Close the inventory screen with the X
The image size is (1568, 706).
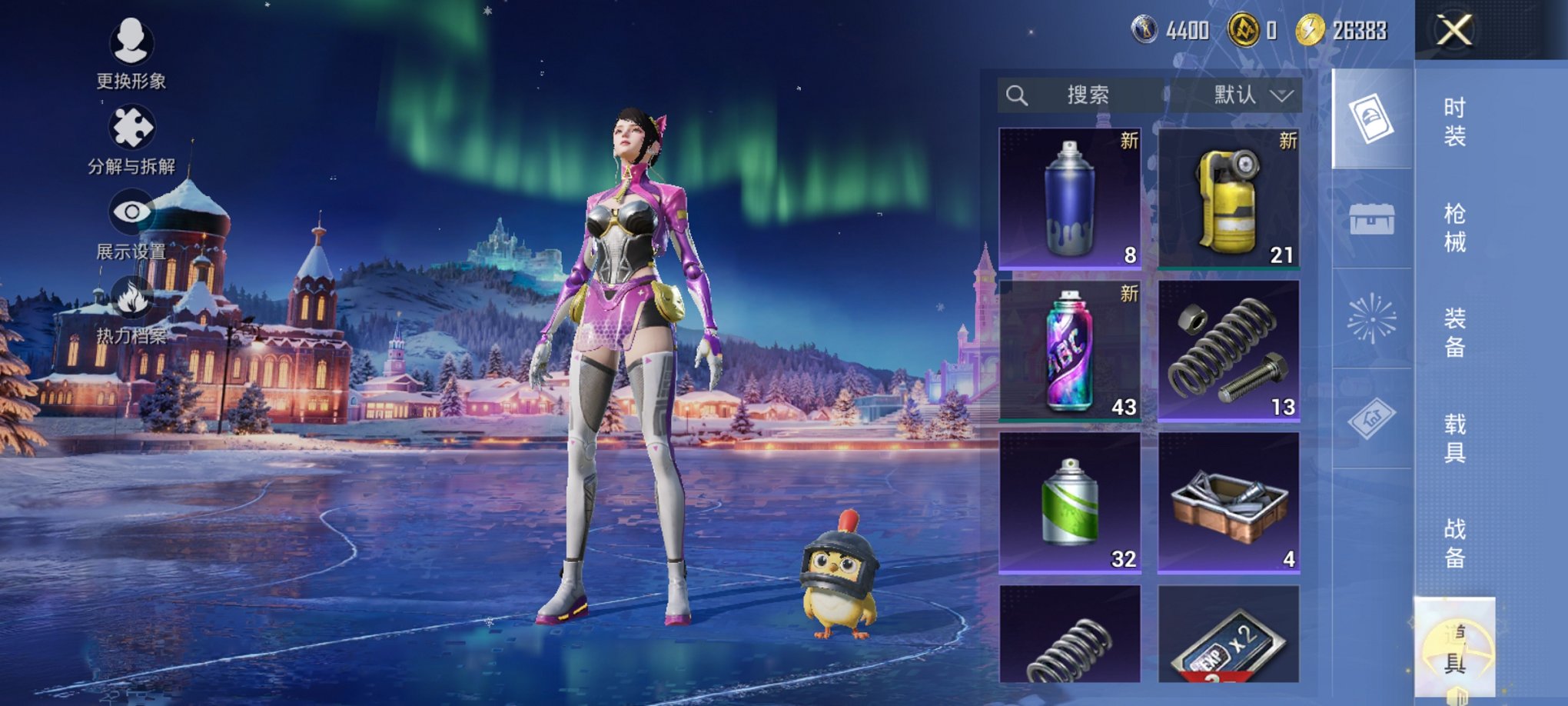coord(1454,31)
